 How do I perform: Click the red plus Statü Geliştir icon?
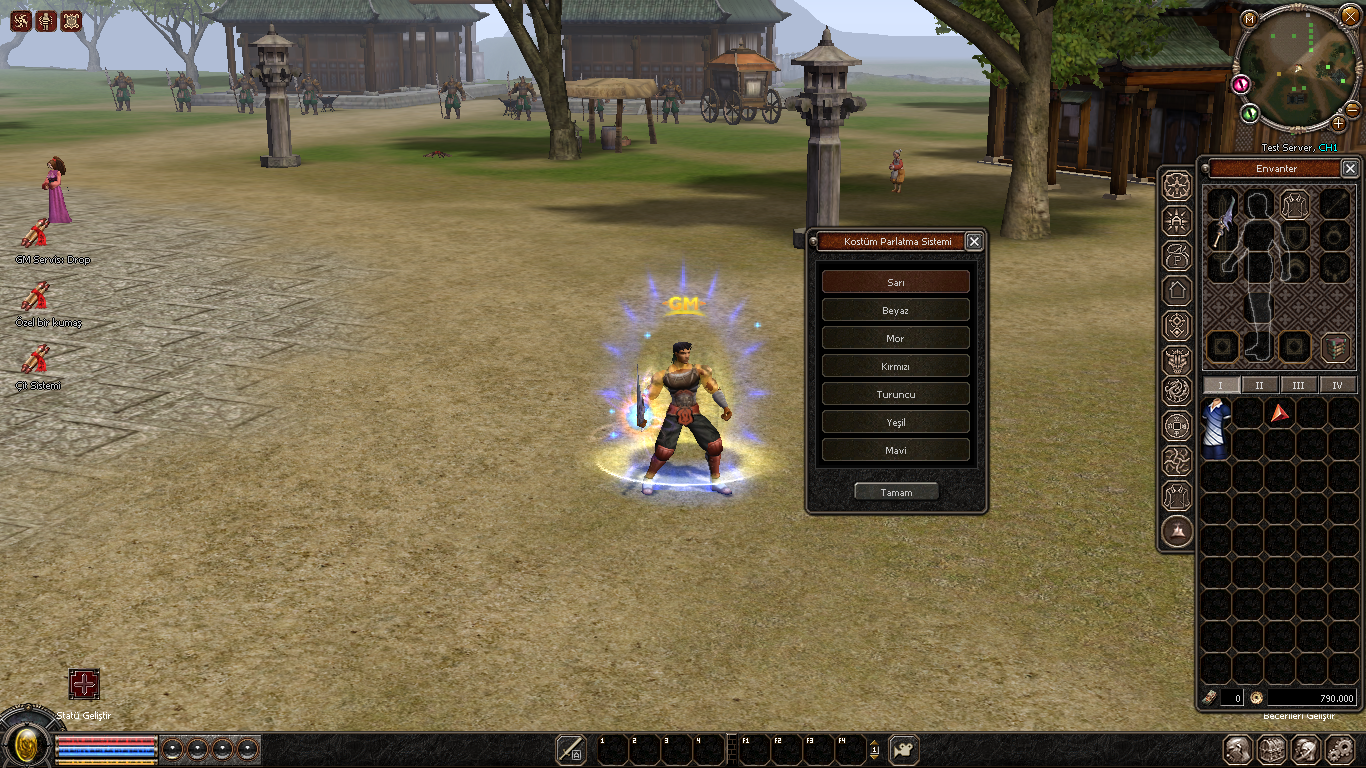[84, 684]
